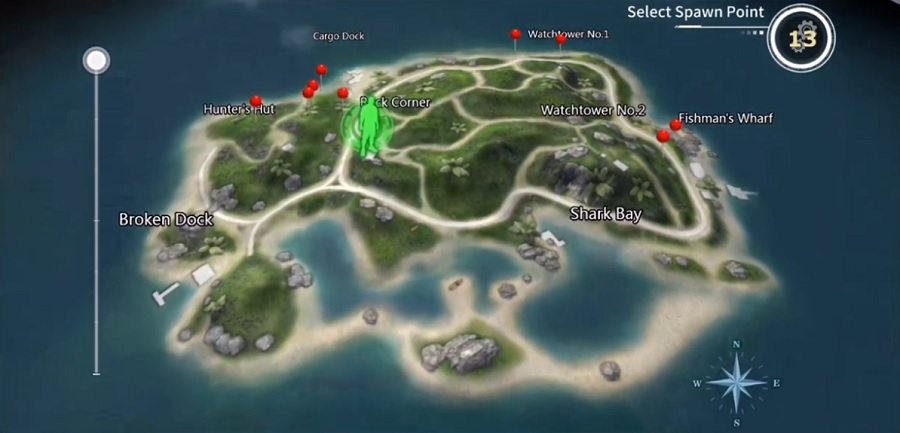Select the Fishman's Wharf spawn label
Screen dimensions: 900x433
(725, 119)
